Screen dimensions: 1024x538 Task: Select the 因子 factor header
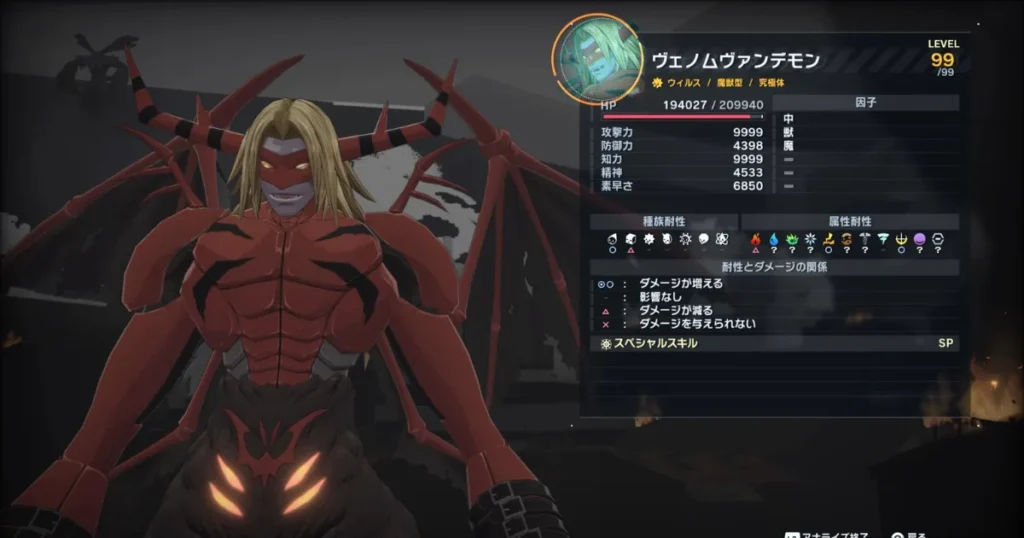(866, 102)
